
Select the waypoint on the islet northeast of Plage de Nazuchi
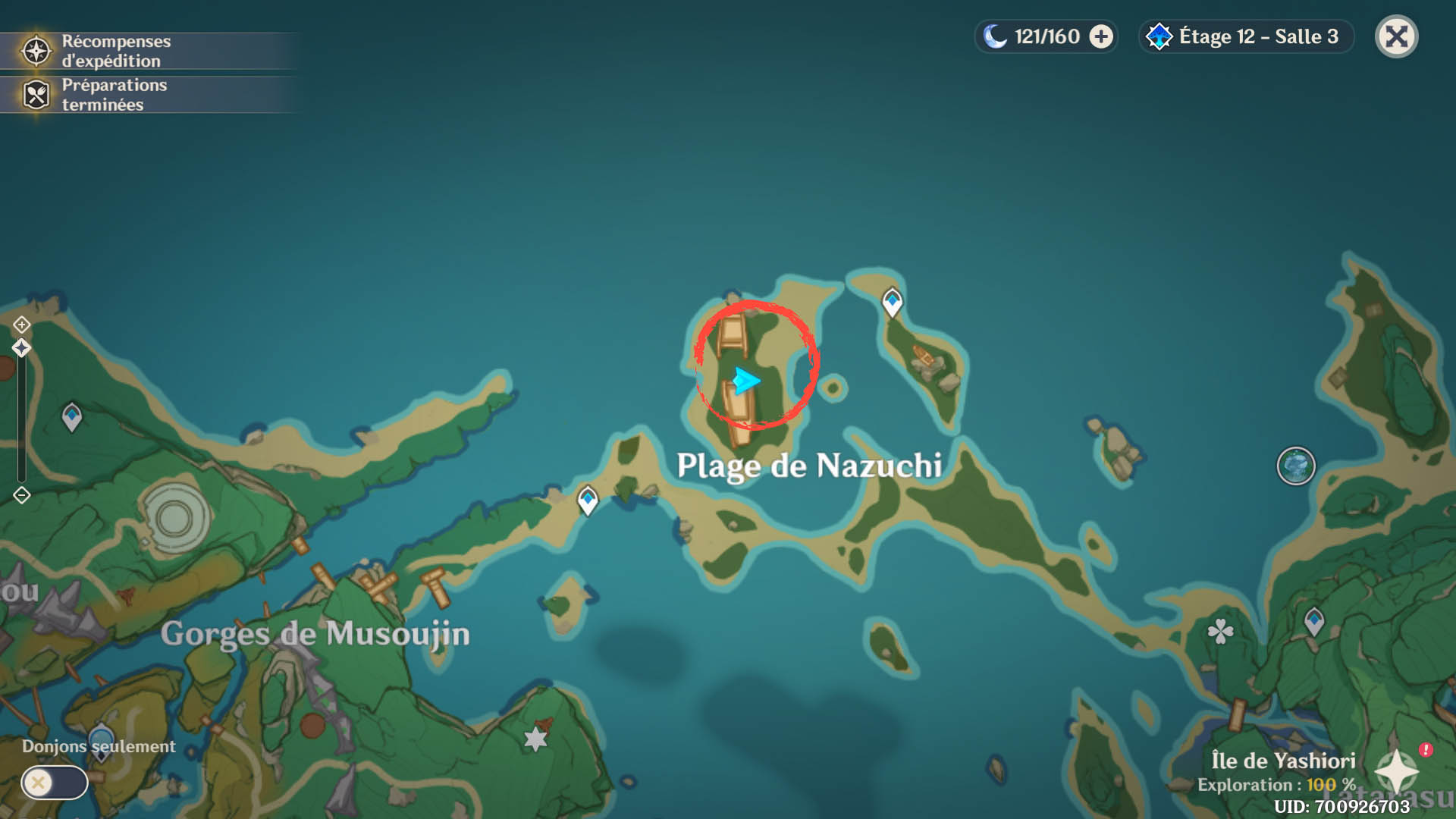[892, 302]
